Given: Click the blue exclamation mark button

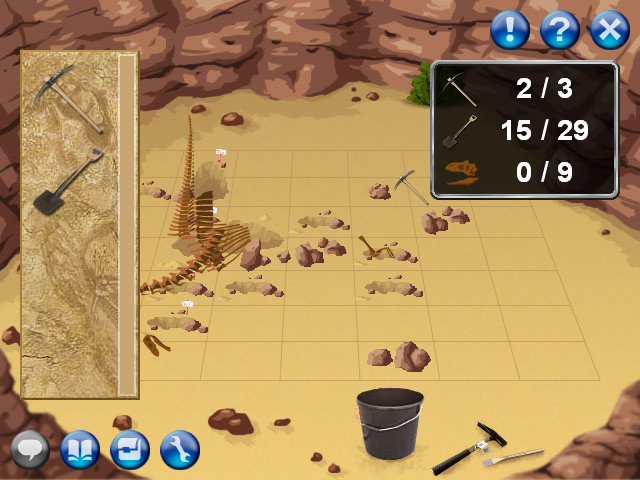Looking at the screenshot, I should pos(510,30).
